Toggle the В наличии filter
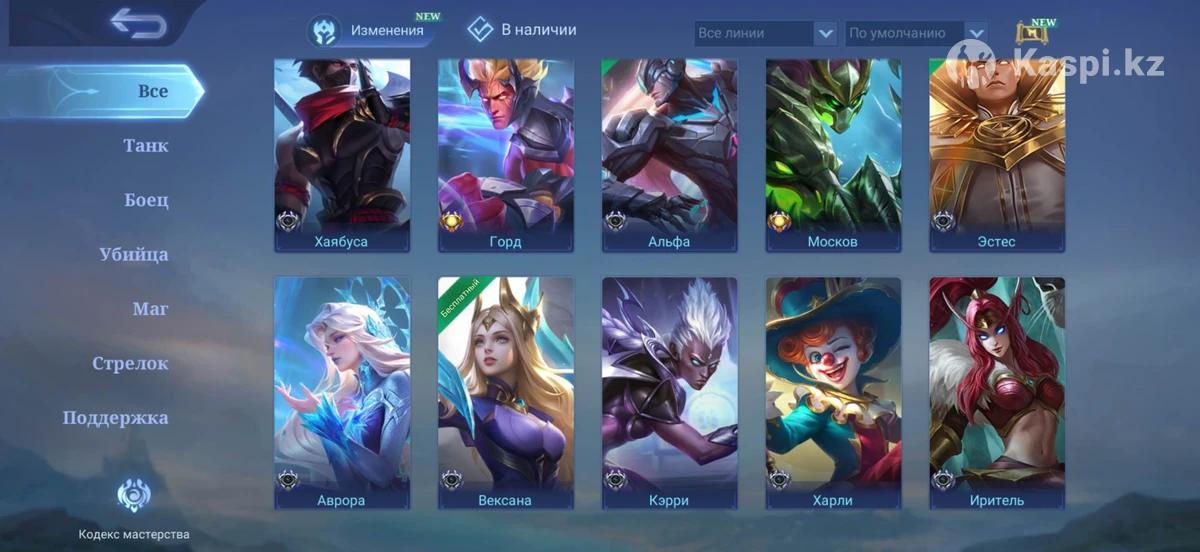Viewport: 1200px width, 552px height. click(522, 30)
